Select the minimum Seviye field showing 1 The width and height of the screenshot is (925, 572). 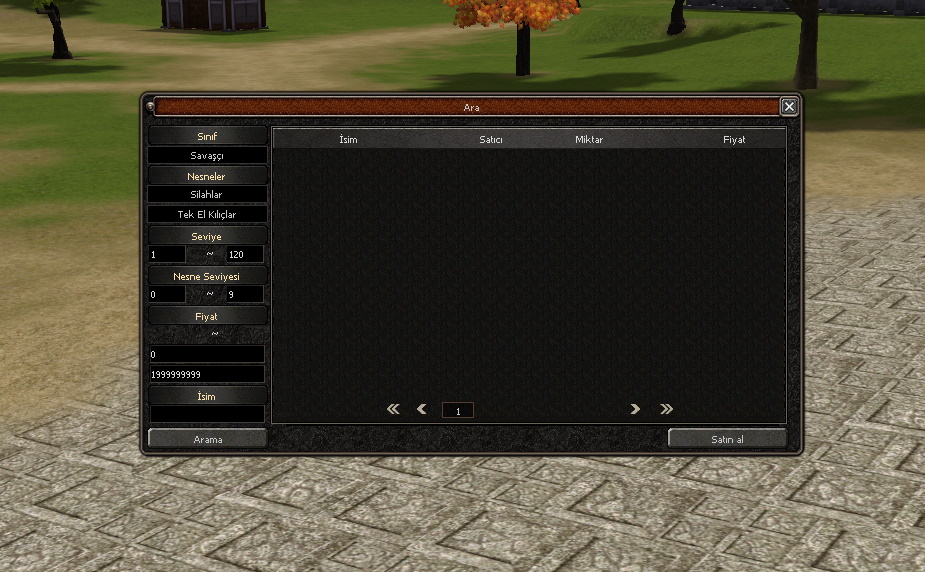(167, 255)
